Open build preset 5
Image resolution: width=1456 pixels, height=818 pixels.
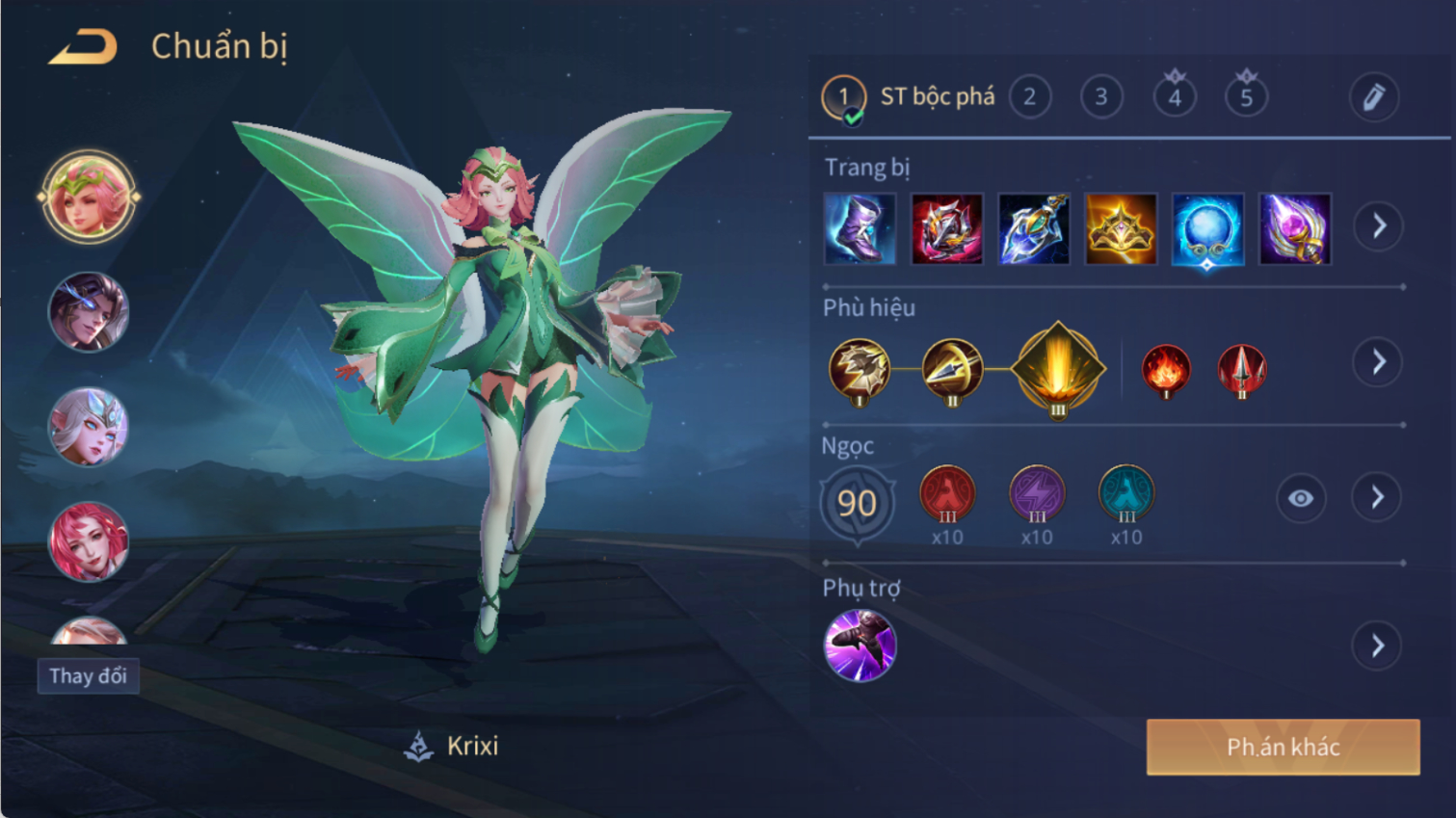tap(1246, 97)
